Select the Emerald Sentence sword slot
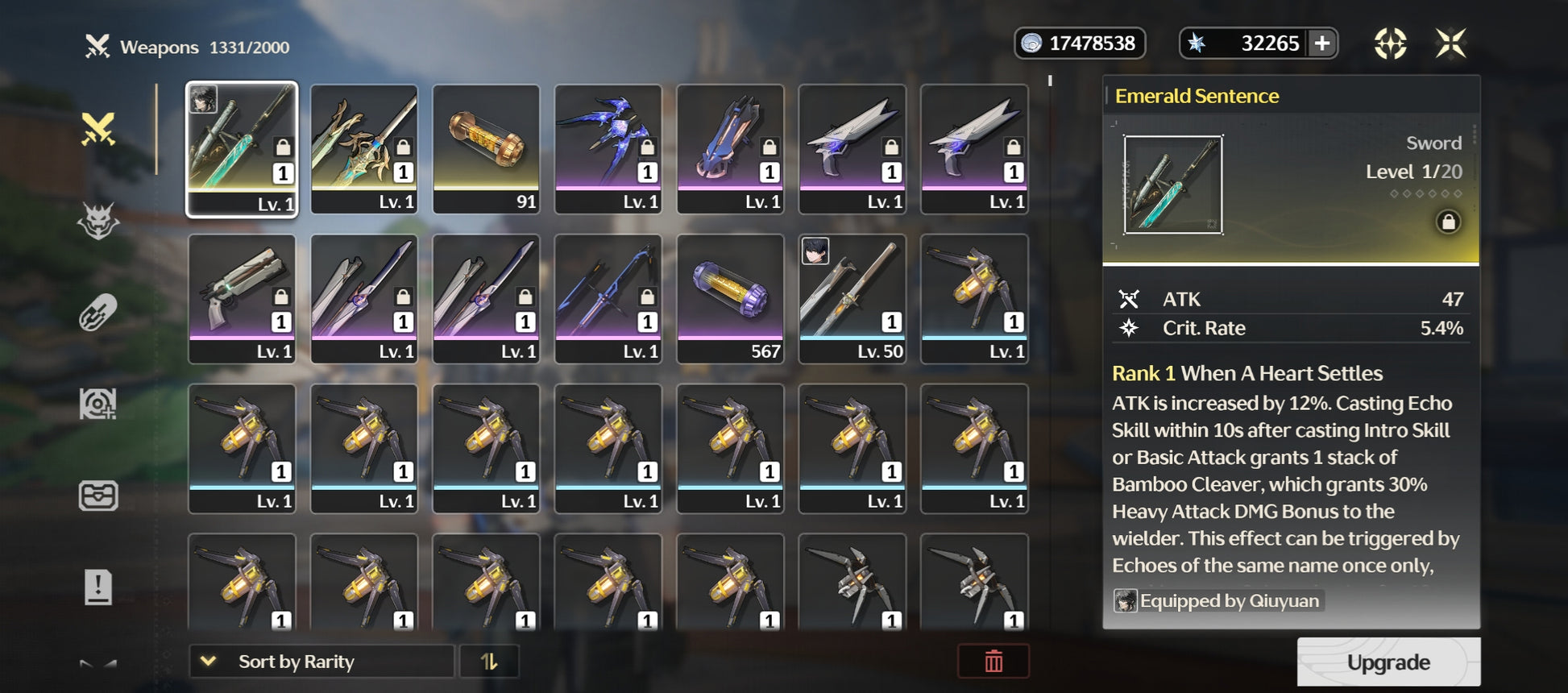This screenshot has height=693, width=1568. 242,149
